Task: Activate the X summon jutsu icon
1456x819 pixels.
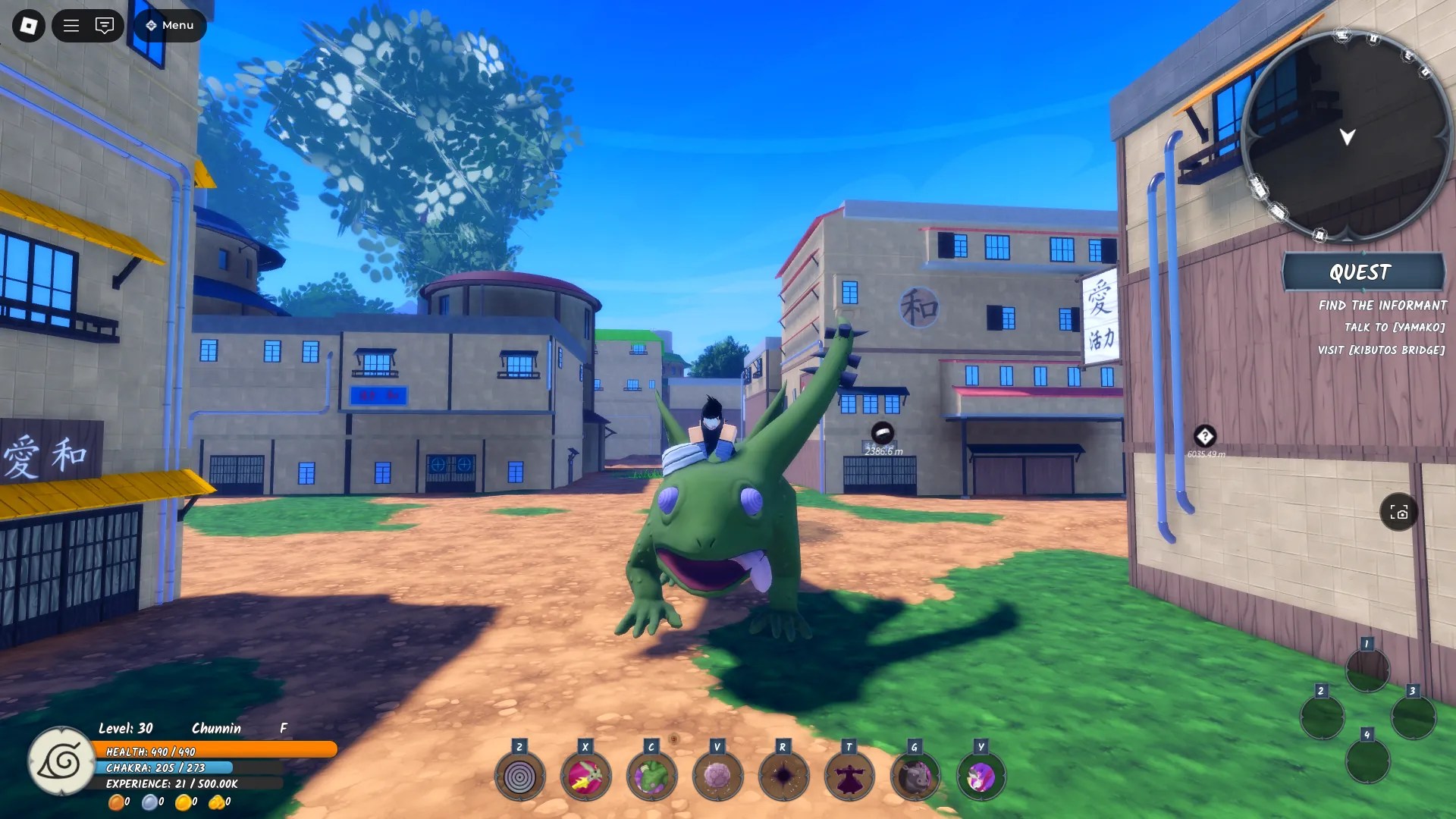Action: tap(584, 775)
